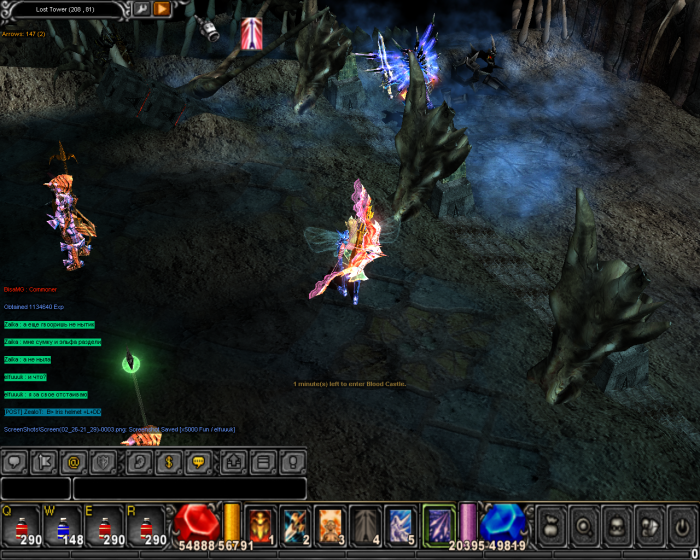Image resolution: width=700 pixels, height=560 pixels.
Task: Click the flag chat filter button
Action: pyautogui.click(x=44, y=463)
